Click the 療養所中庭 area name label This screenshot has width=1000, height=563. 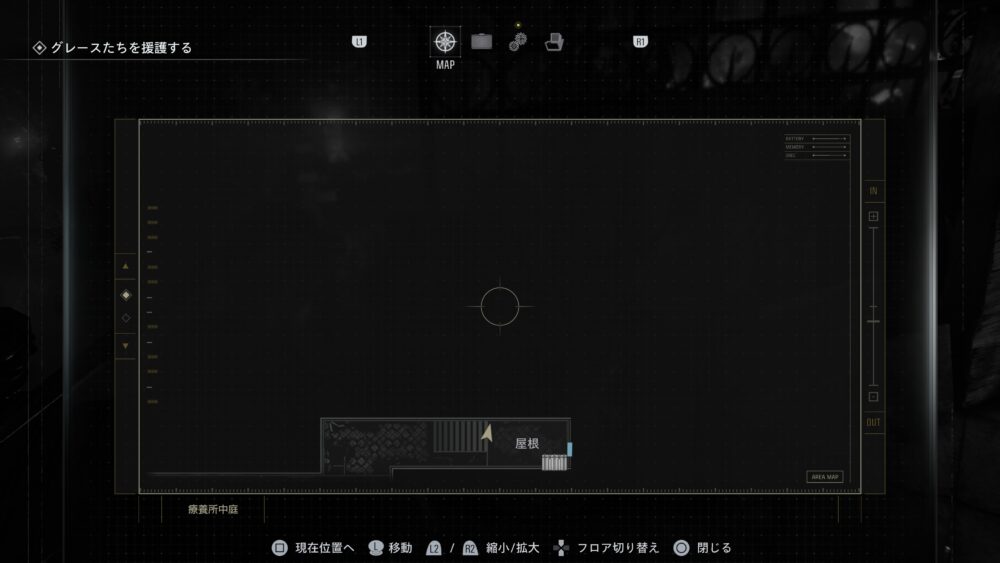pos(214,509)
